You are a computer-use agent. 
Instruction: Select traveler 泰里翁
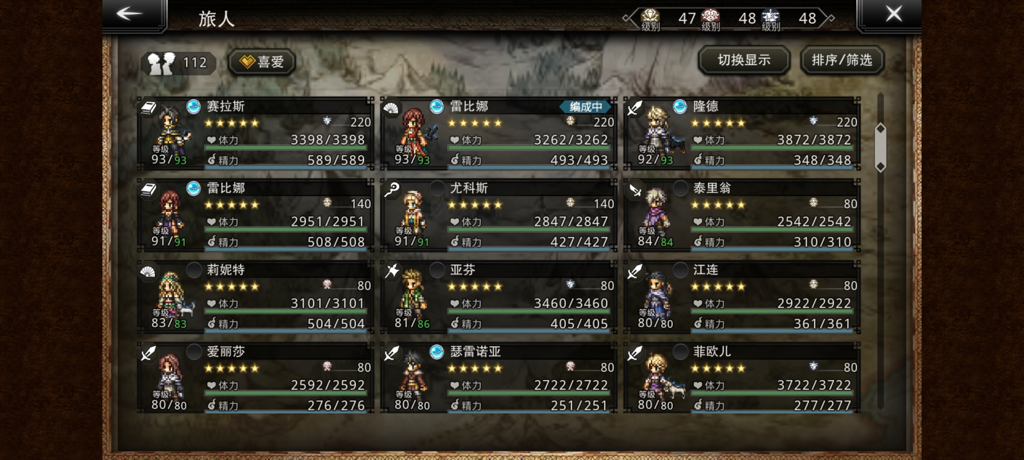click(741, 214)
